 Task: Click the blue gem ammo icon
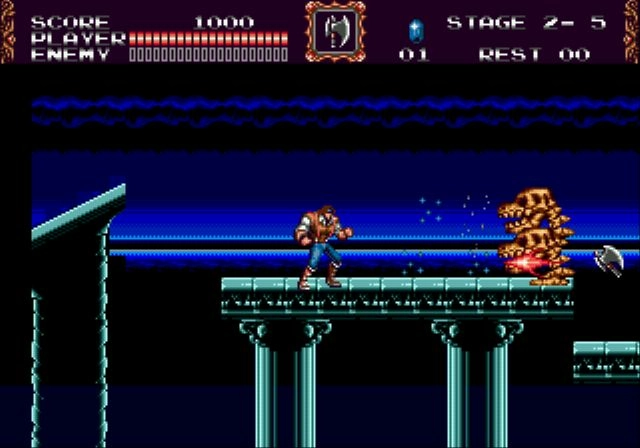pos(414,27)
